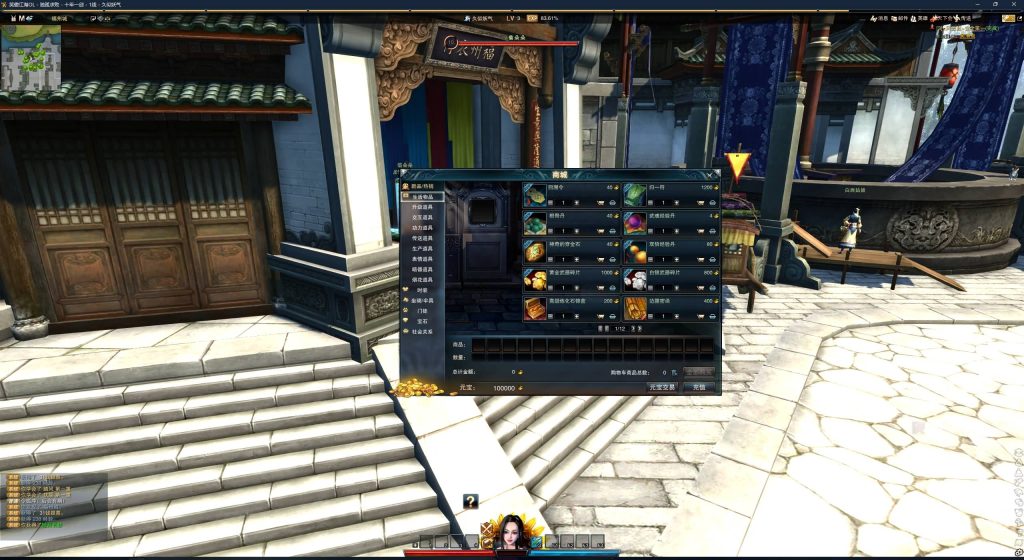Select the 生活物品 shop category
Viewport: 1024px width, 560px height.
tap(422, 196)
